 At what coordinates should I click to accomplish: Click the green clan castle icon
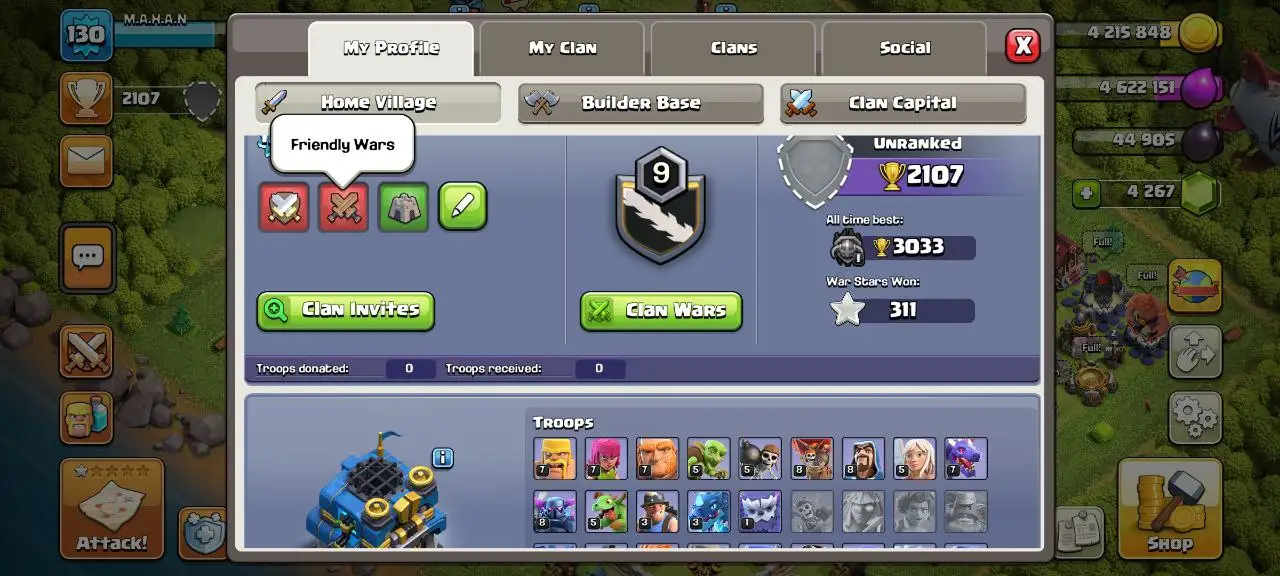403,207
